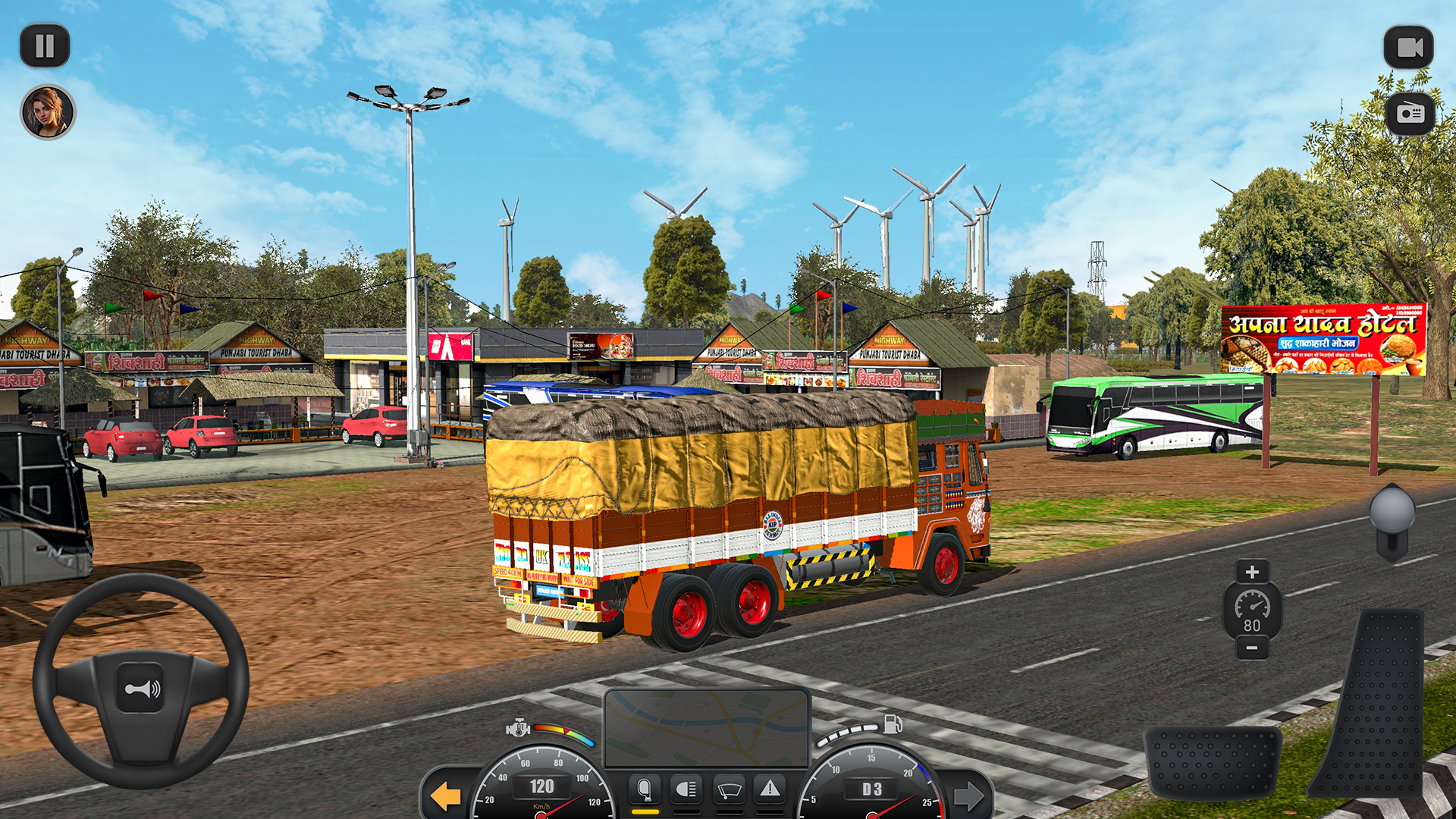This screenshot has height=819, width=1456.
Task: Toggle the right turn signal arrow
Action: [x=971, y=796]
